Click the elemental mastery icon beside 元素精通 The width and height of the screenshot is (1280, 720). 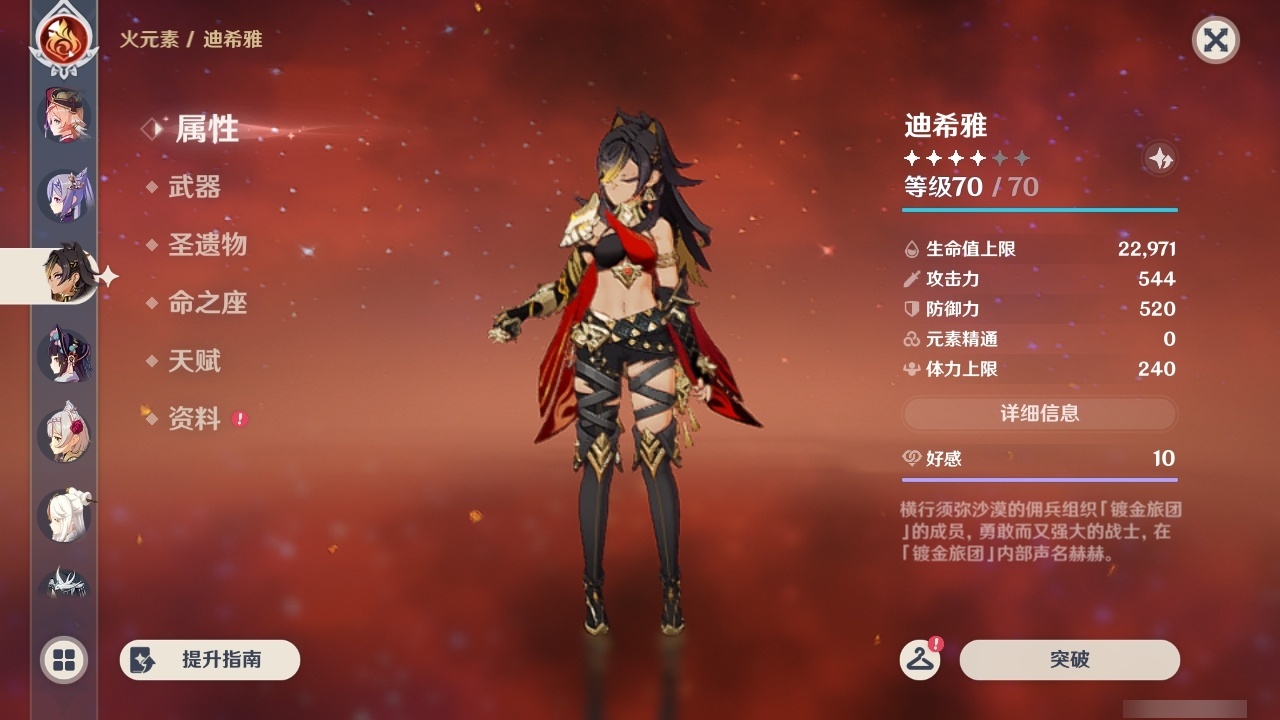[911, 339]
